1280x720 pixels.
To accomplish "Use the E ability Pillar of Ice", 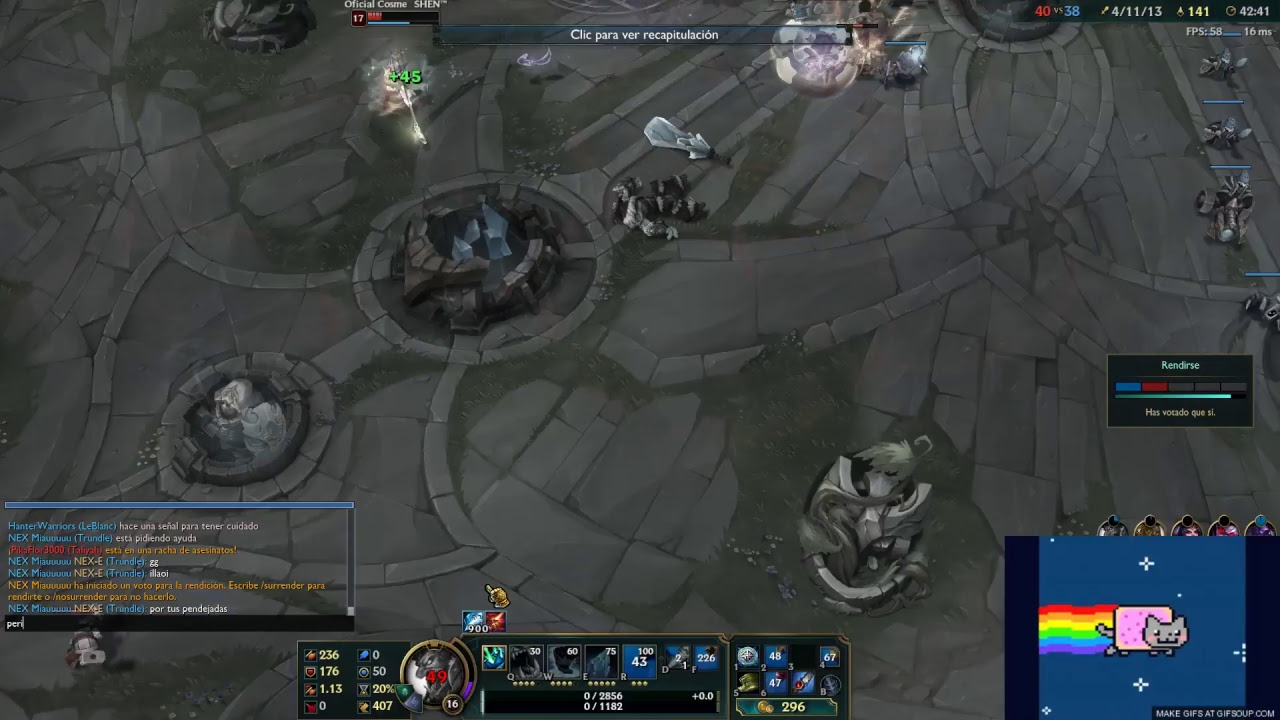I will coord(602,660).
